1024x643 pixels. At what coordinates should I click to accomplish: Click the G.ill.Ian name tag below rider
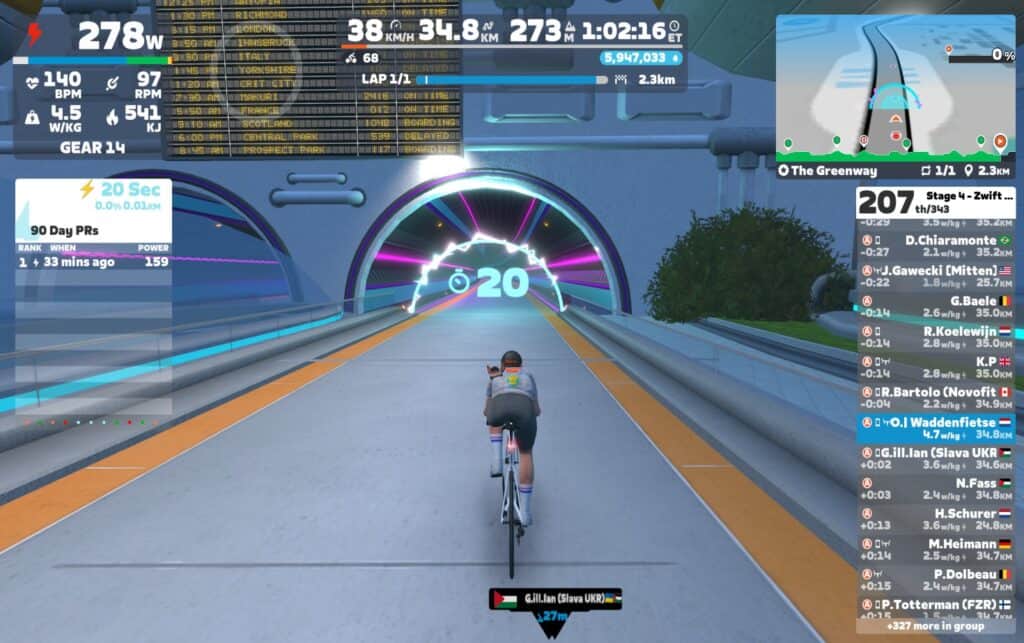(555, 598)
